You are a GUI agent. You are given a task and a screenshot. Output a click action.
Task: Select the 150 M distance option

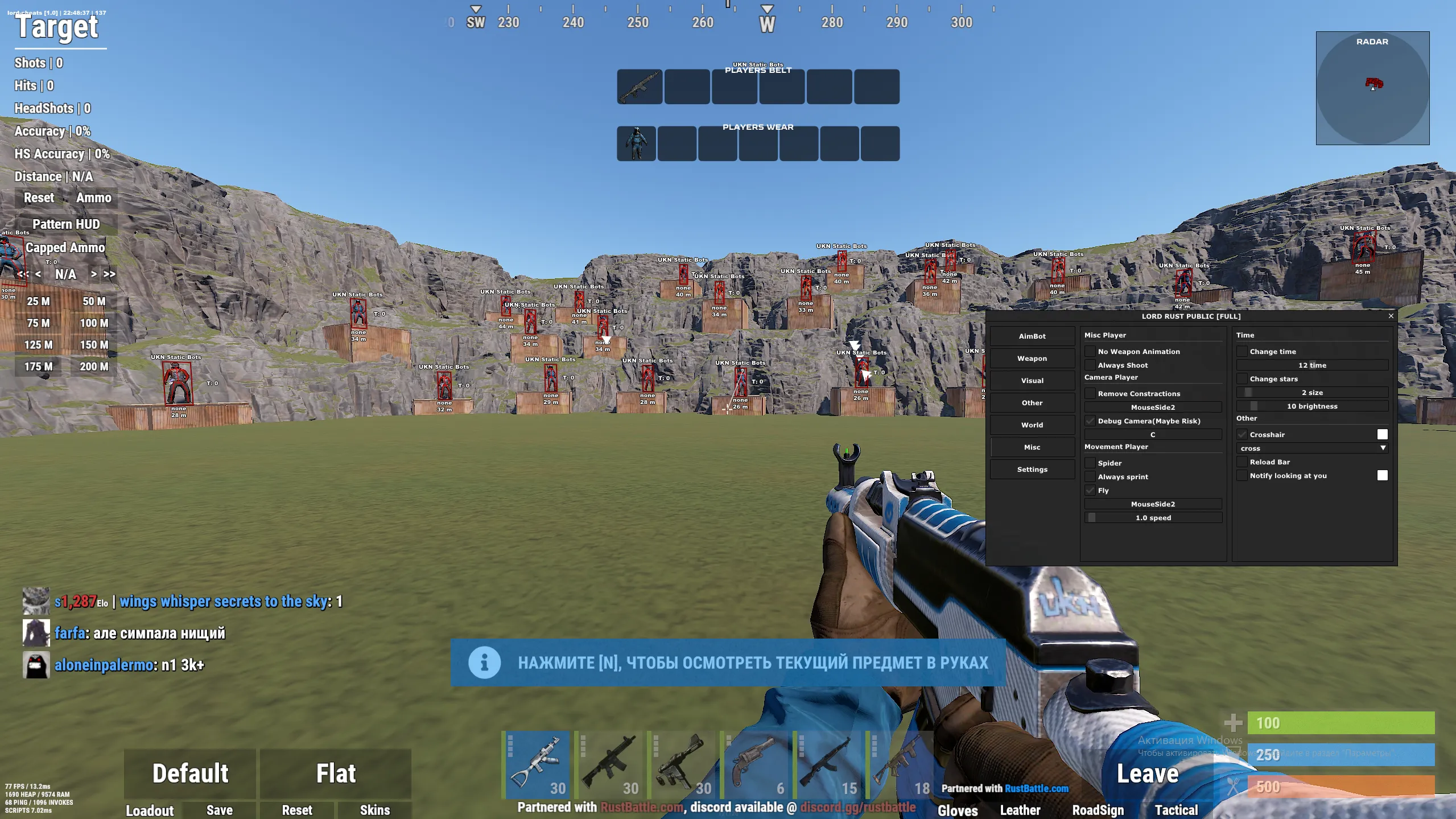click(x=94, y=345)
